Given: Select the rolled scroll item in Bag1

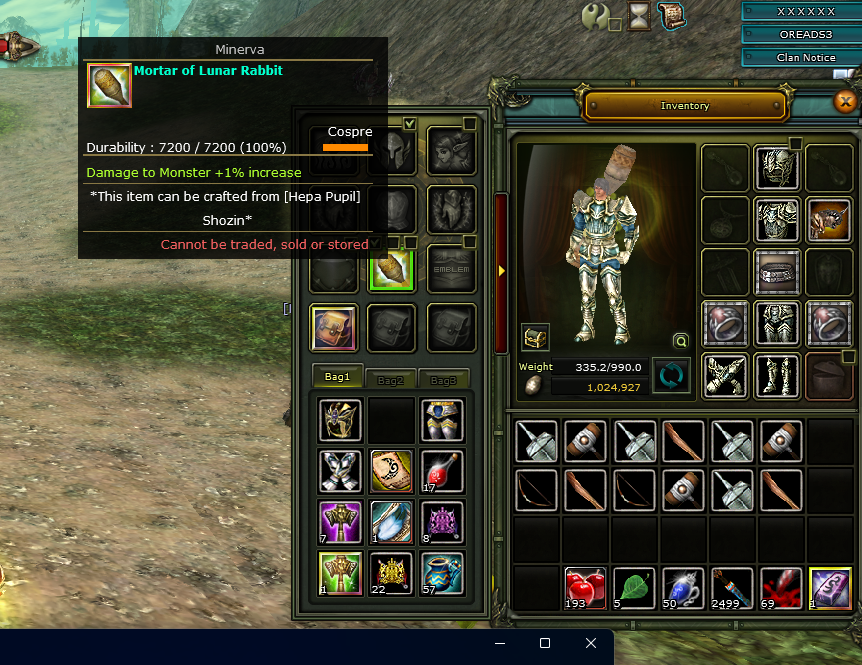Looking at the screenshot, I should [x=391, y=469].
